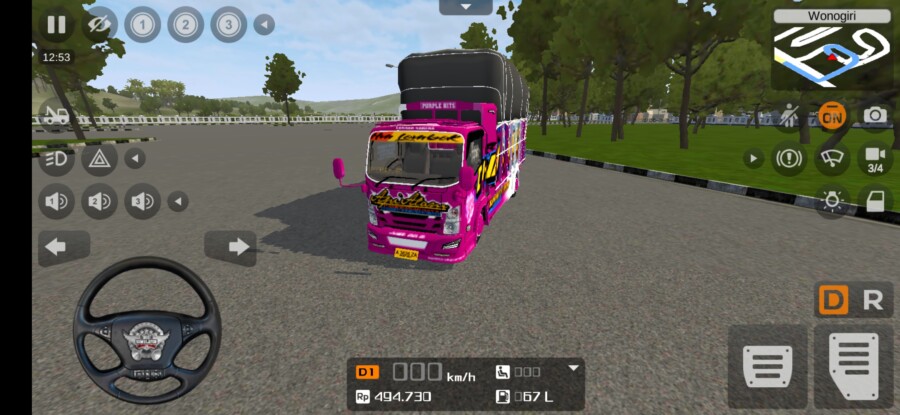Screen dimensions: 900x415
Task: Select preset button number 3
Action: tap(229, 24)
